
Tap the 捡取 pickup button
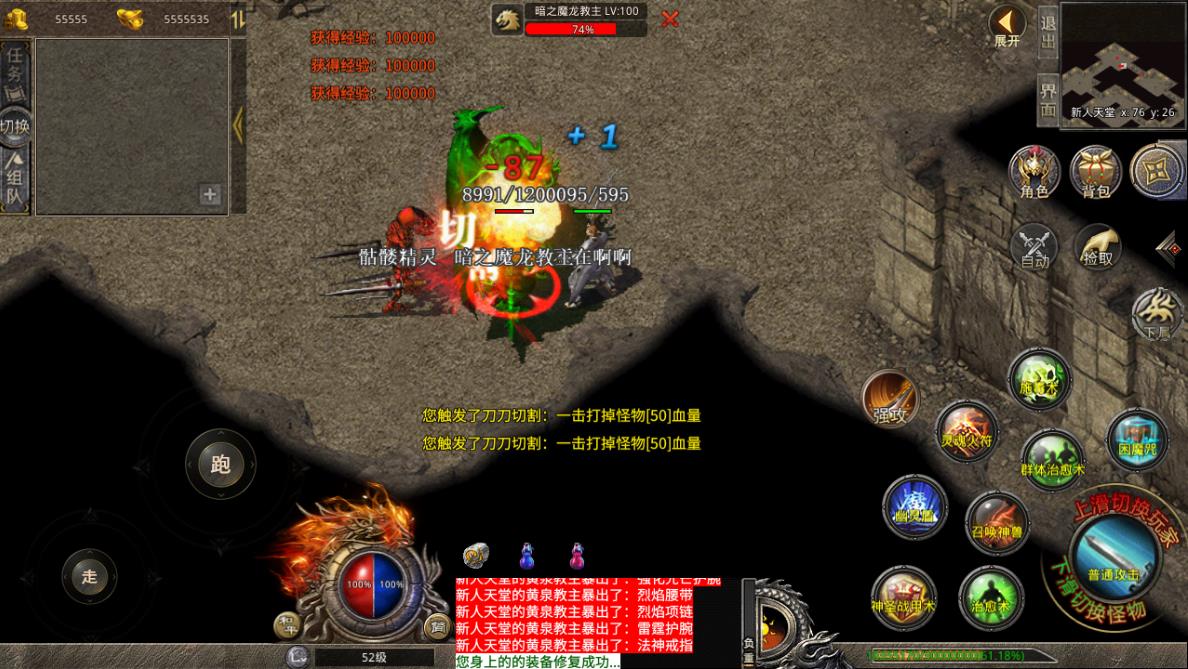pos(1097,245)
